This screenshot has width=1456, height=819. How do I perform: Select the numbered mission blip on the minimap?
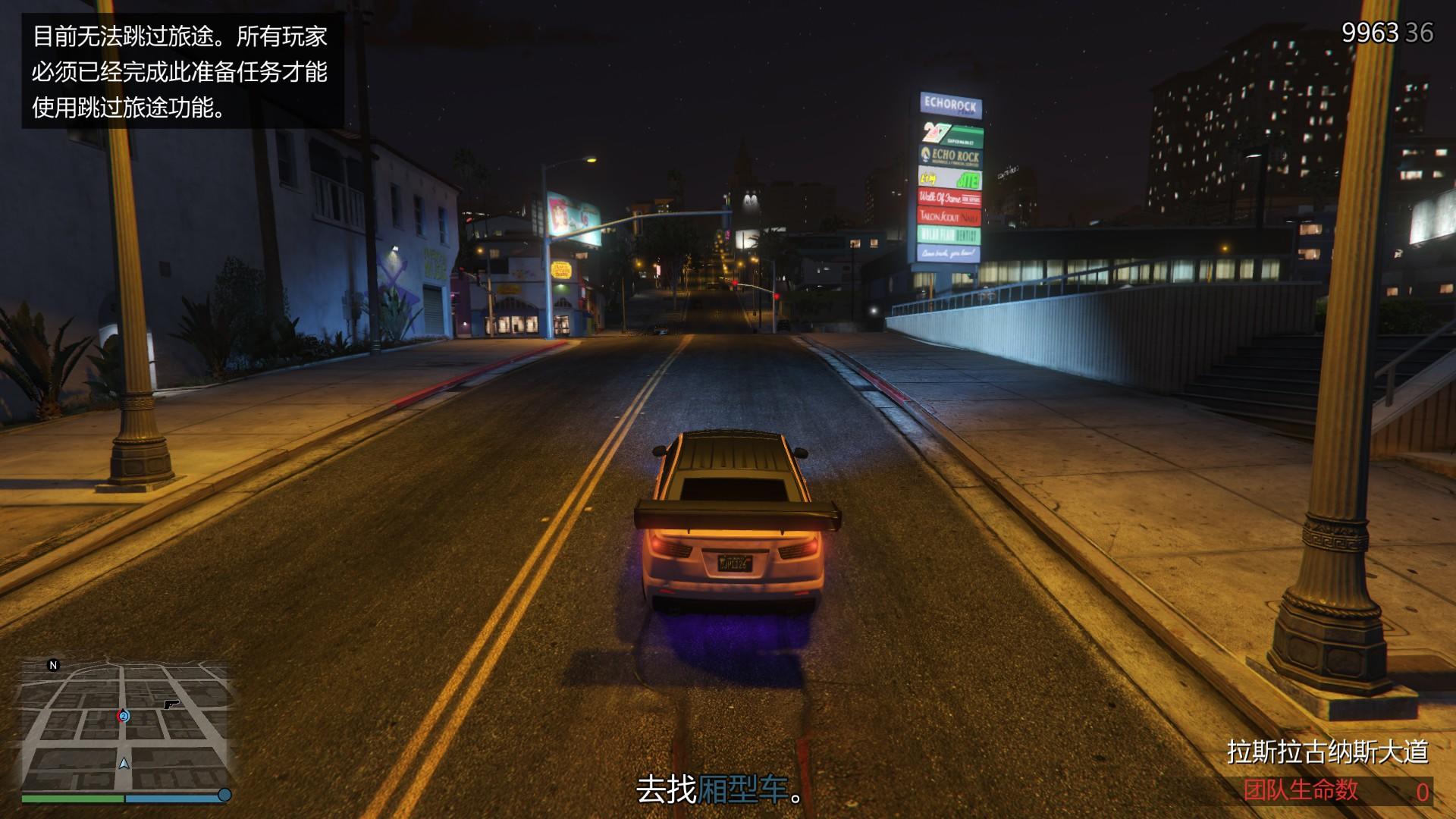(124, 717)
